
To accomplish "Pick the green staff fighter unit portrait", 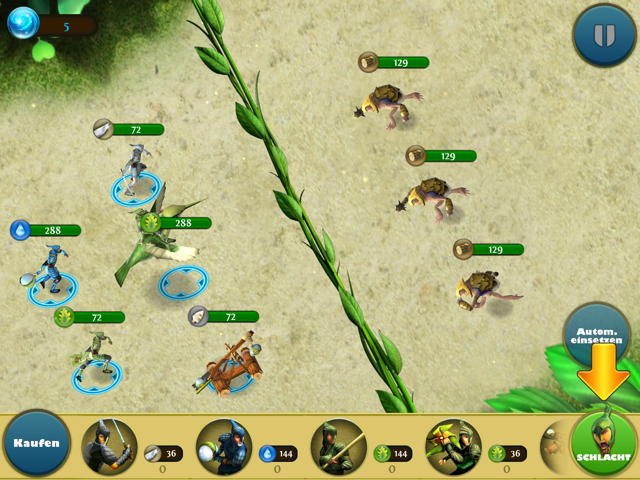I will click(x=338, y=446).
